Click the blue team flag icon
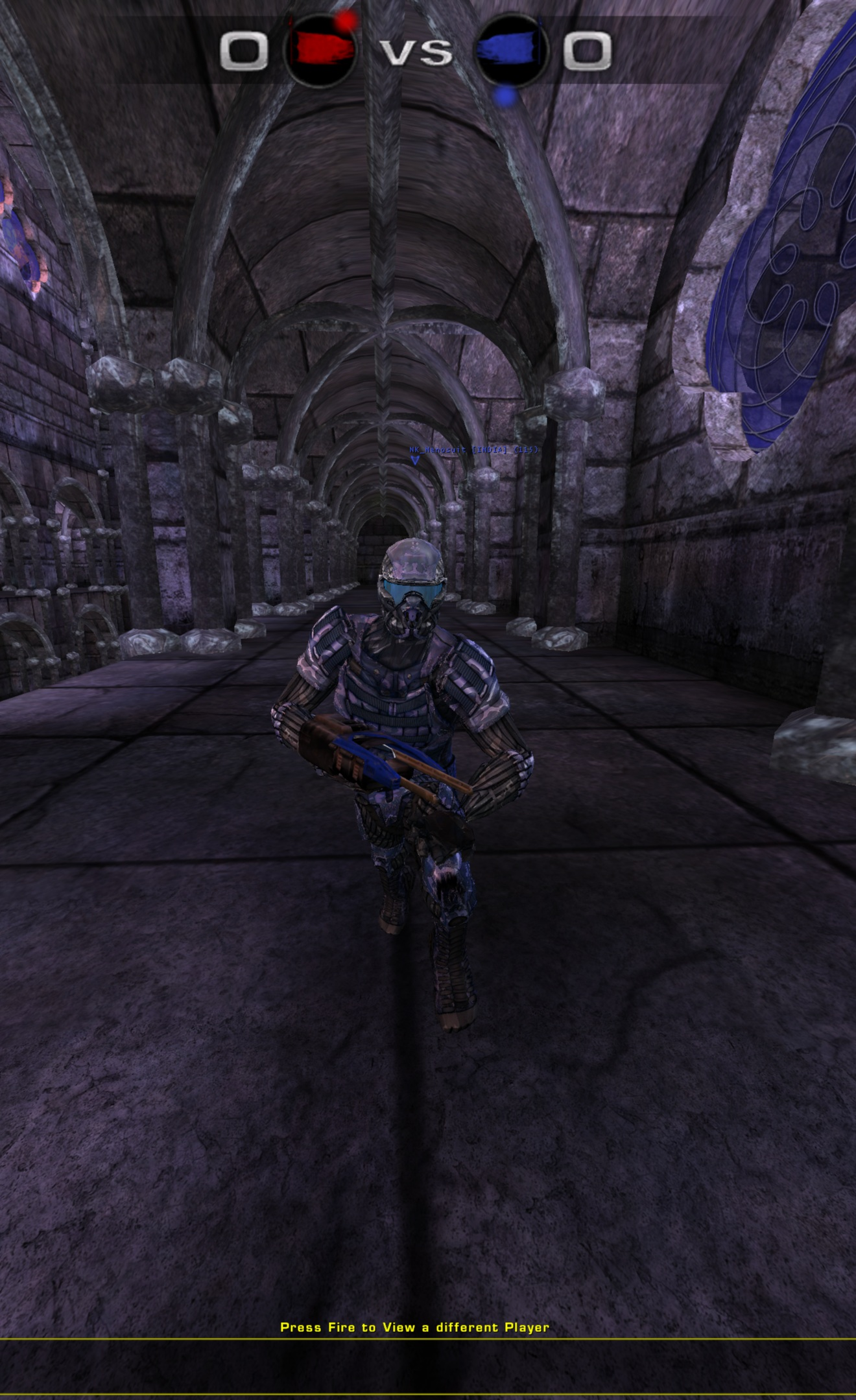856x1400 pixels. tap(512, 48)
